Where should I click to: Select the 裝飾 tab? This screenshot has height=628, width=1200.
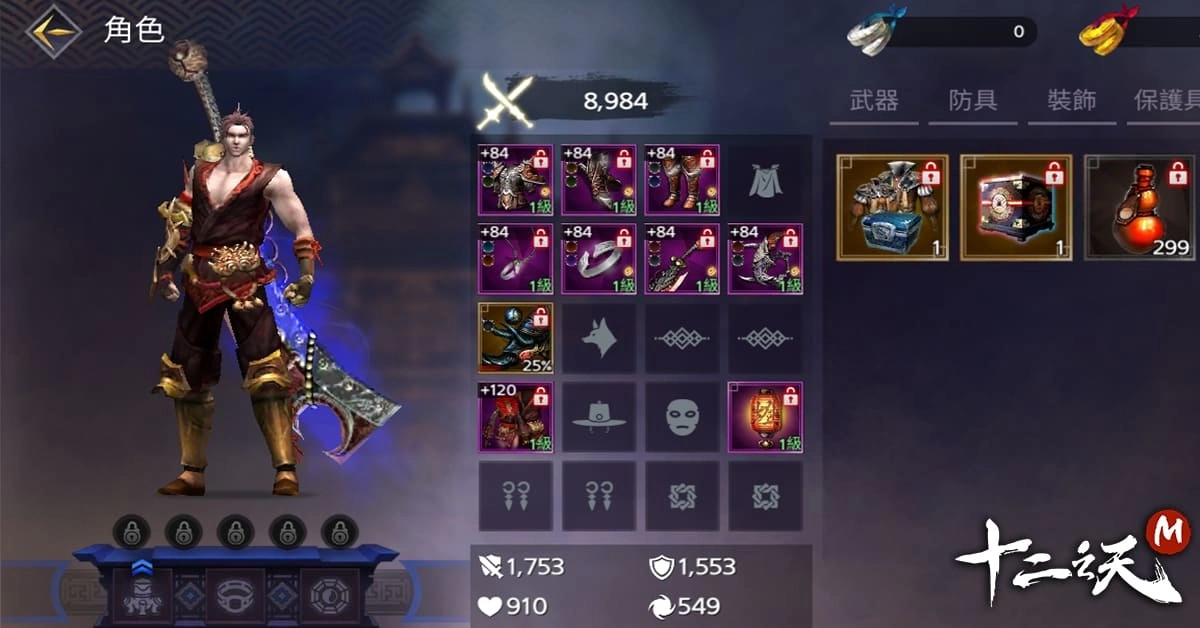[x=1071, y=101]
